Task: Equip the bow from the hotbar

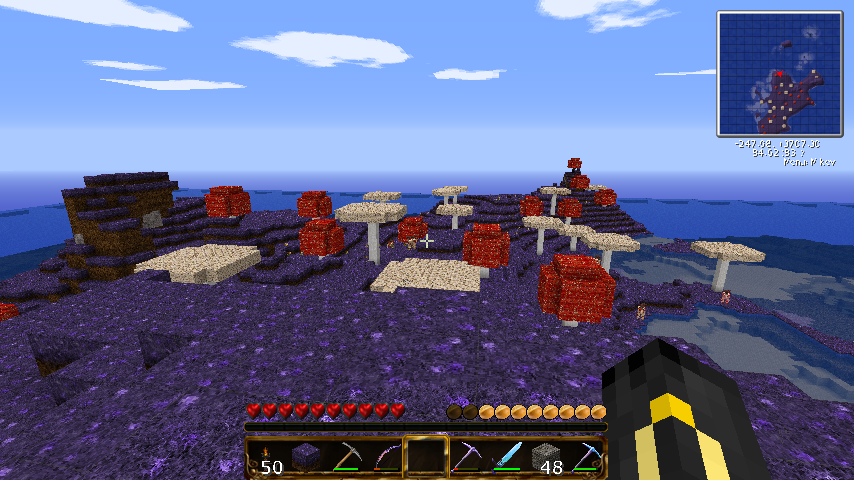Action: [386, 458]
